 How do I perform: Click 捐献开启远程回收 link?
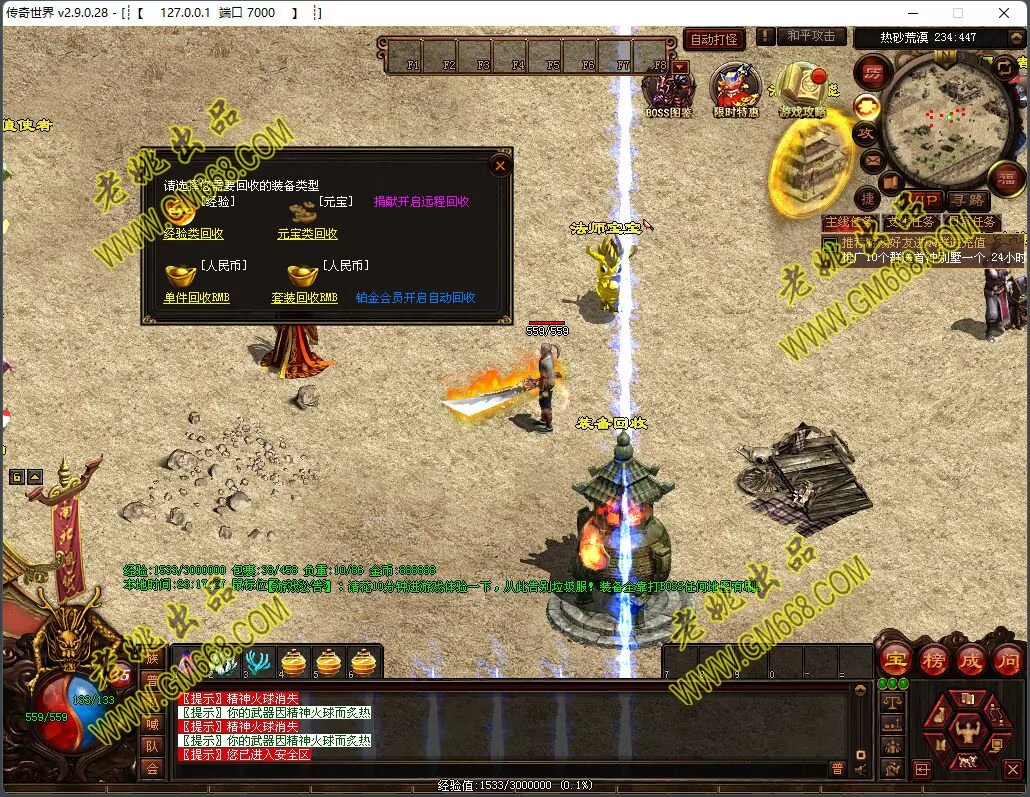pos(421,201)
